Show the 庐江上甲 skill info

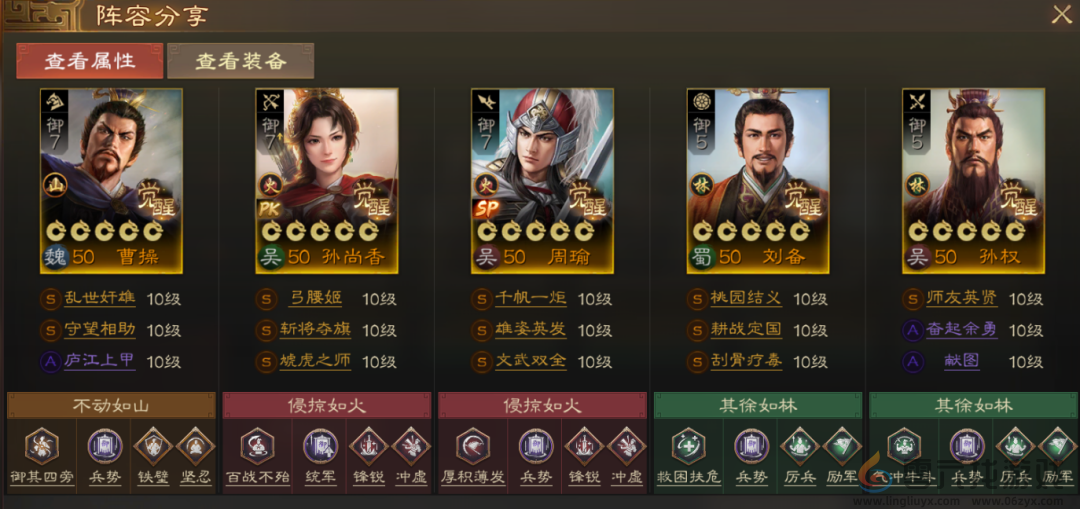pos(98,360)
